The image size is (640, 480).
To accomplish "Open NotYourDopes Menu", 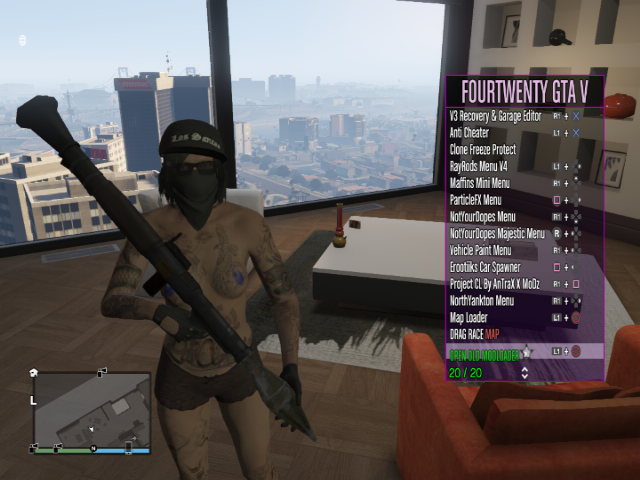I will (483, 217).
